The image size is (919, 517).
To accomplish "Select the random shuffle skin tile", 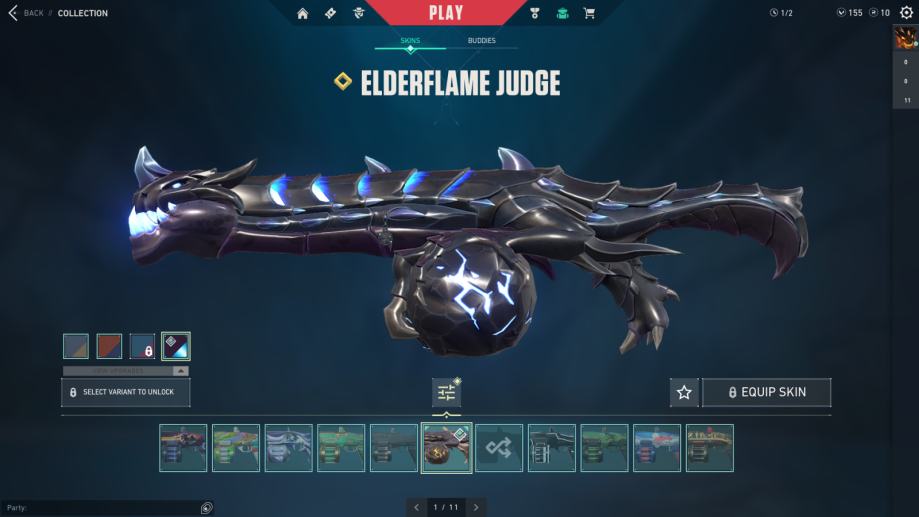I will point(499,448).
